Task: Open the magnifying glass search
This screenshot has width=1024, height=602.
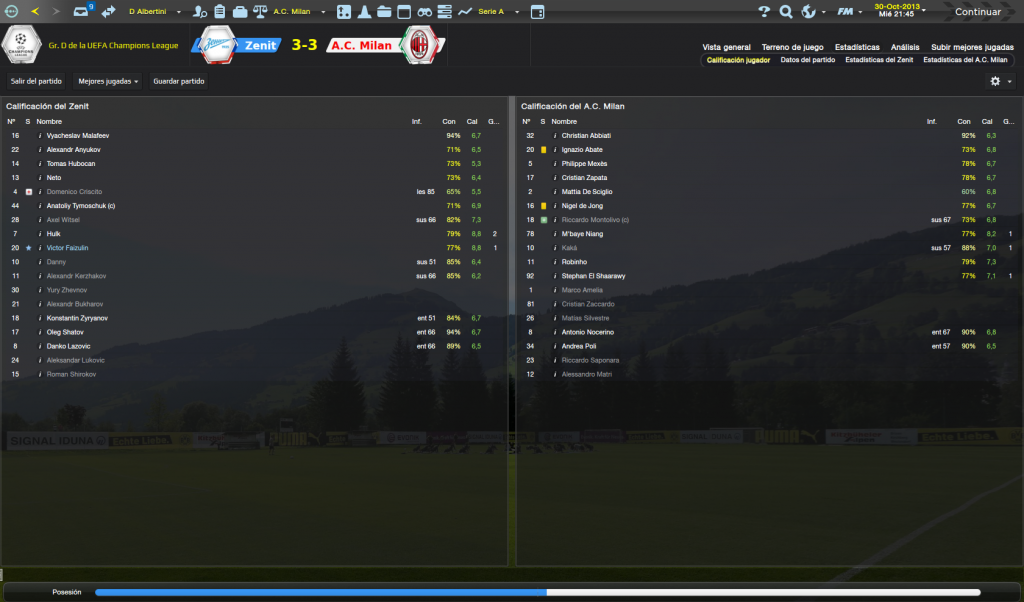Action: tap(786, 12)
